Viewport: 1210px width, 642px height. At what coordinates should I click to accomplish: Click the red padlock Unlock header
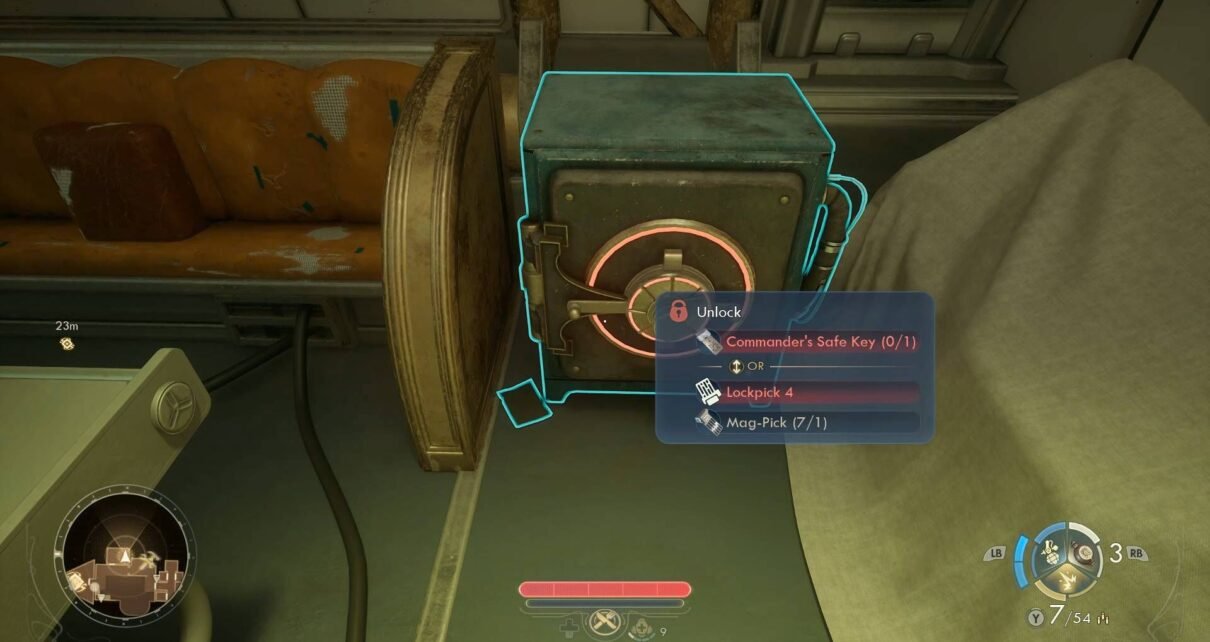[x=679, y=311]
